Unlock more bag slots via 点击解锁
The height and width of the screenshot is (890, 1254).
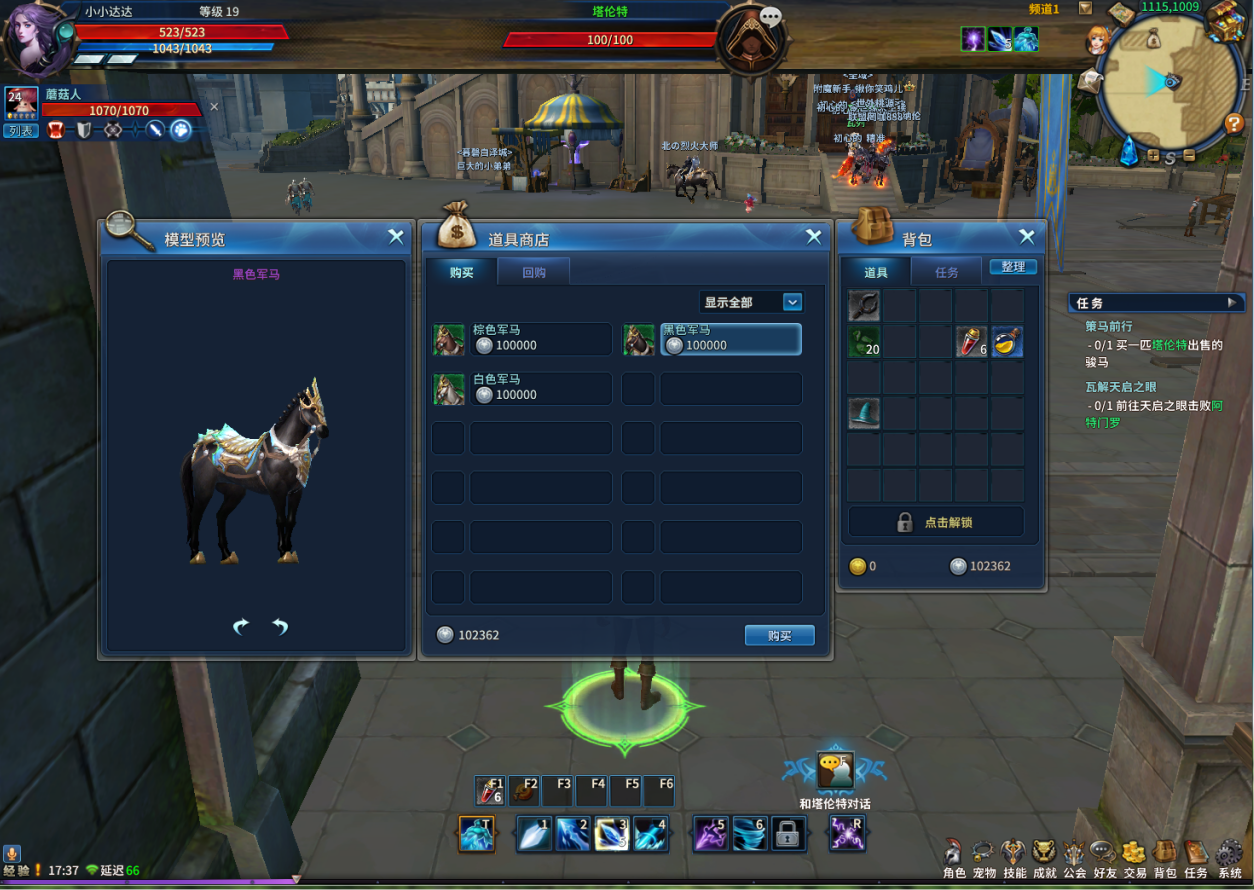pos(936,522)
